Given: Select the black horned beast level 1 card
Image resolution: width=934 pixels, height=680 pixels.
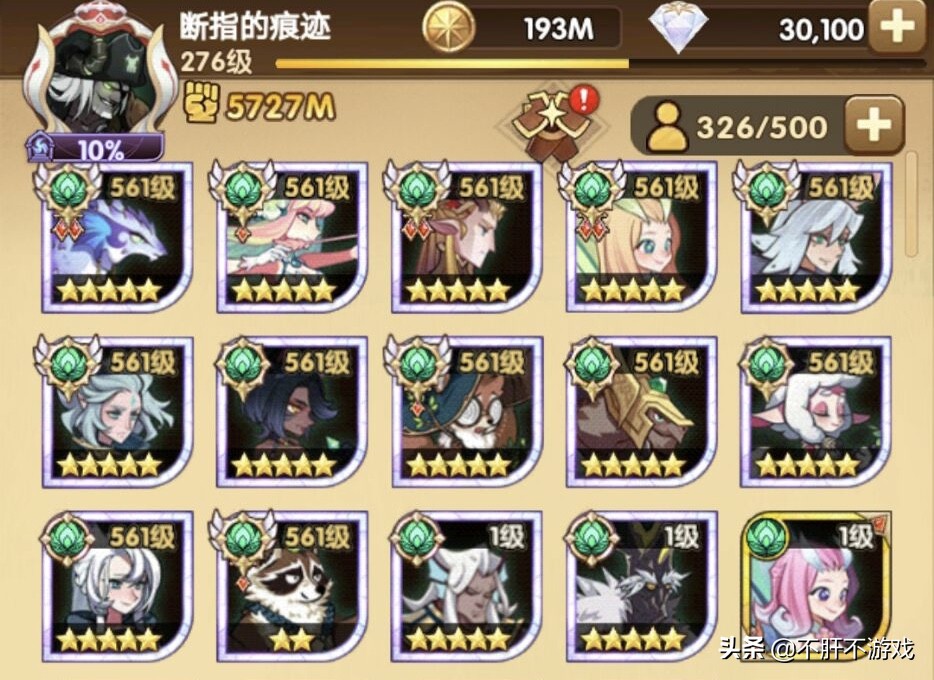Looking at the screenshot, I should point(641,587).
